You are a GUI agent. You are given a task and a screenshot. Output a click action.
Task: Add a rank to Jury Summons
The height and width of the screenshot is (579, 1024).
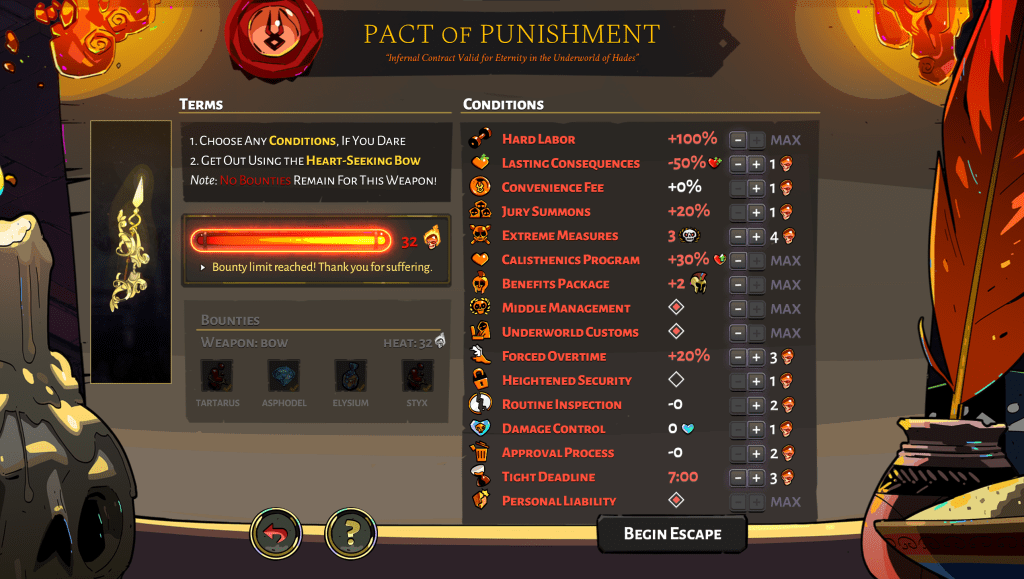point(757,212)
